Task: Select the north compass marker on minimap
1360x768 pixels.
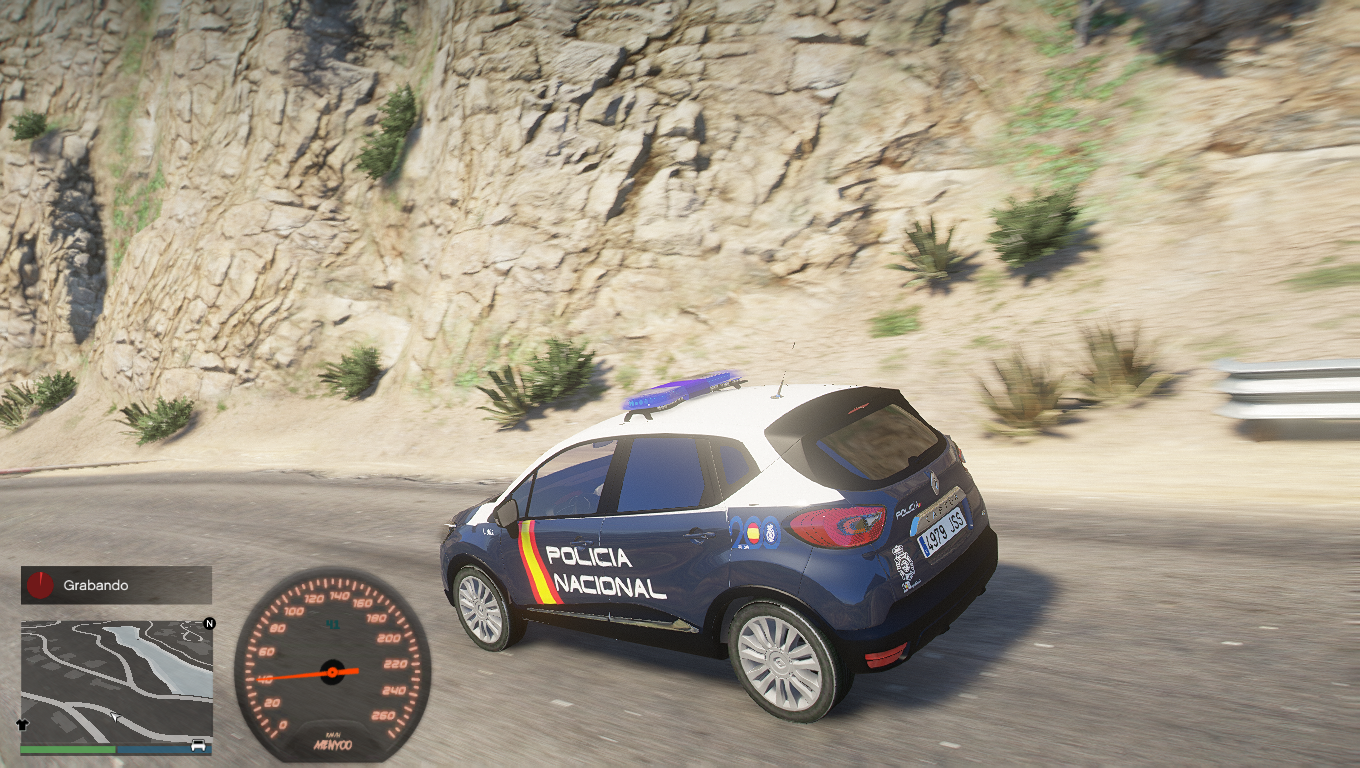Action: pos(209,624)
